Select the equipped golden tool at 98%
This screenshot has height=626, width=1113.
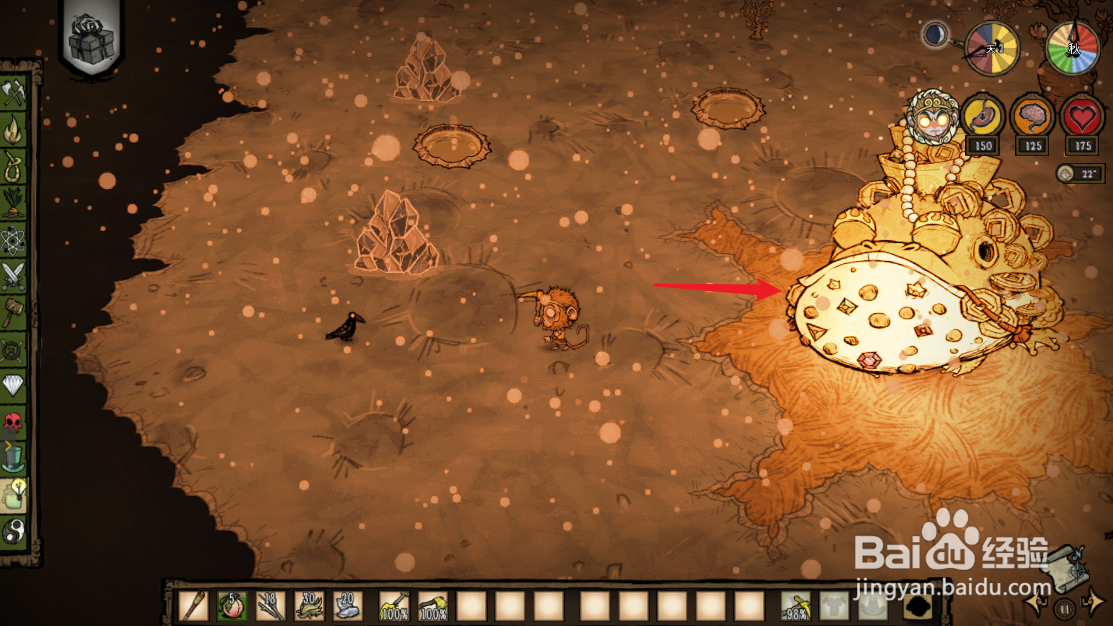point(796,606)
